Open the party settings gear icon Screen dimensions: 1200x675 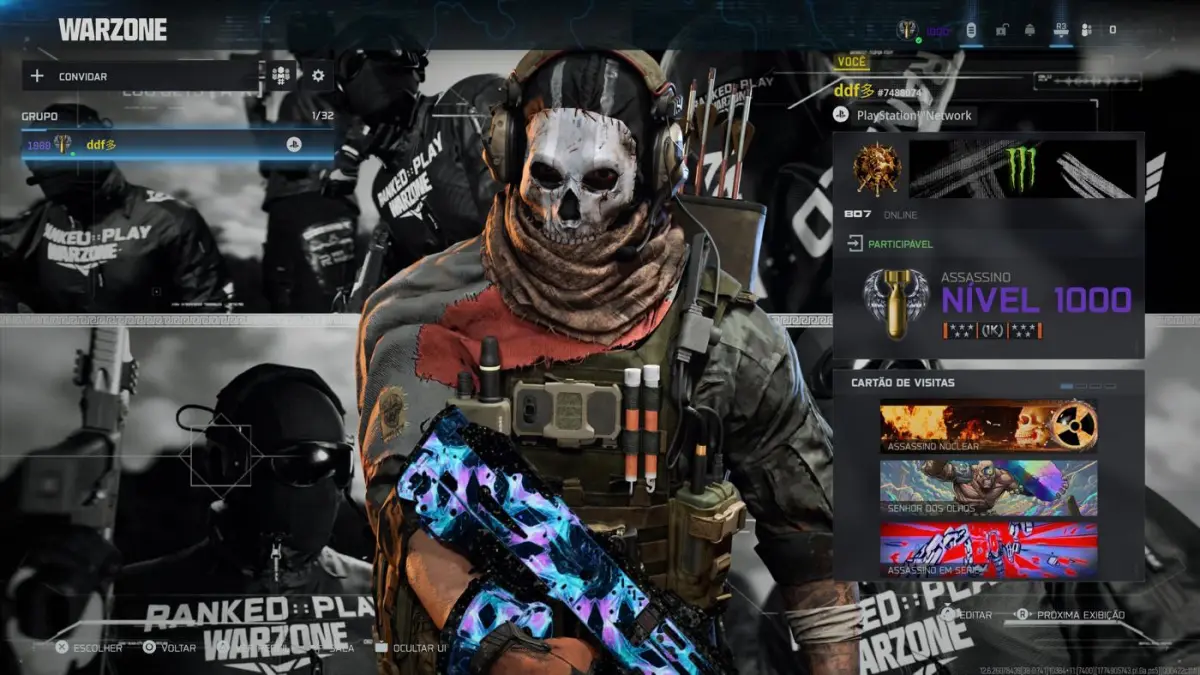(318, 76)
